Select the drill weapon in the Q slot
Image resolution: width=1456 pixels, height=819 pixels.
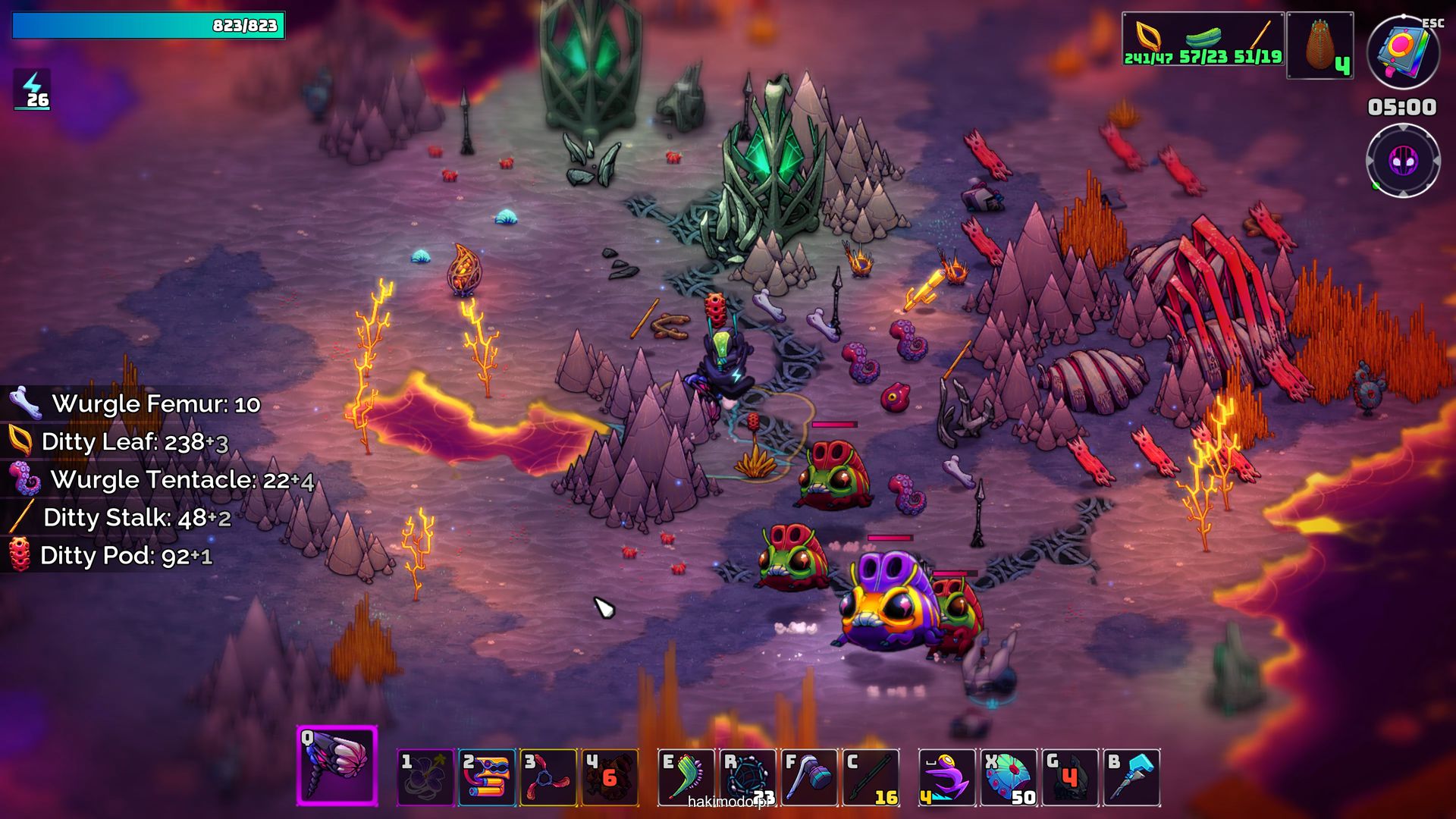tap(337, 766)
